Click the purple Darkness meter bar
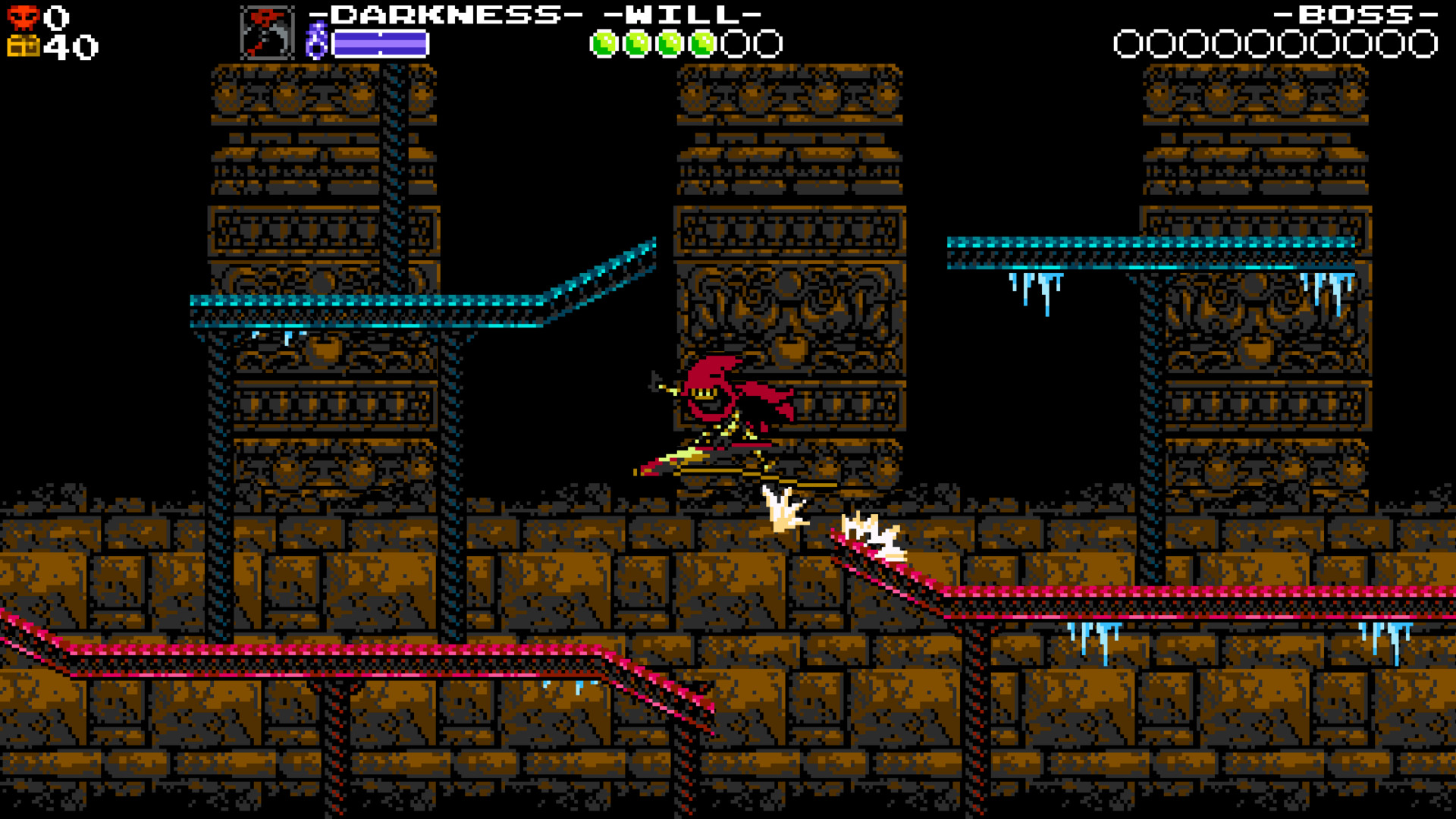This screenshot has height=819, width=1456. click(379, 43)
